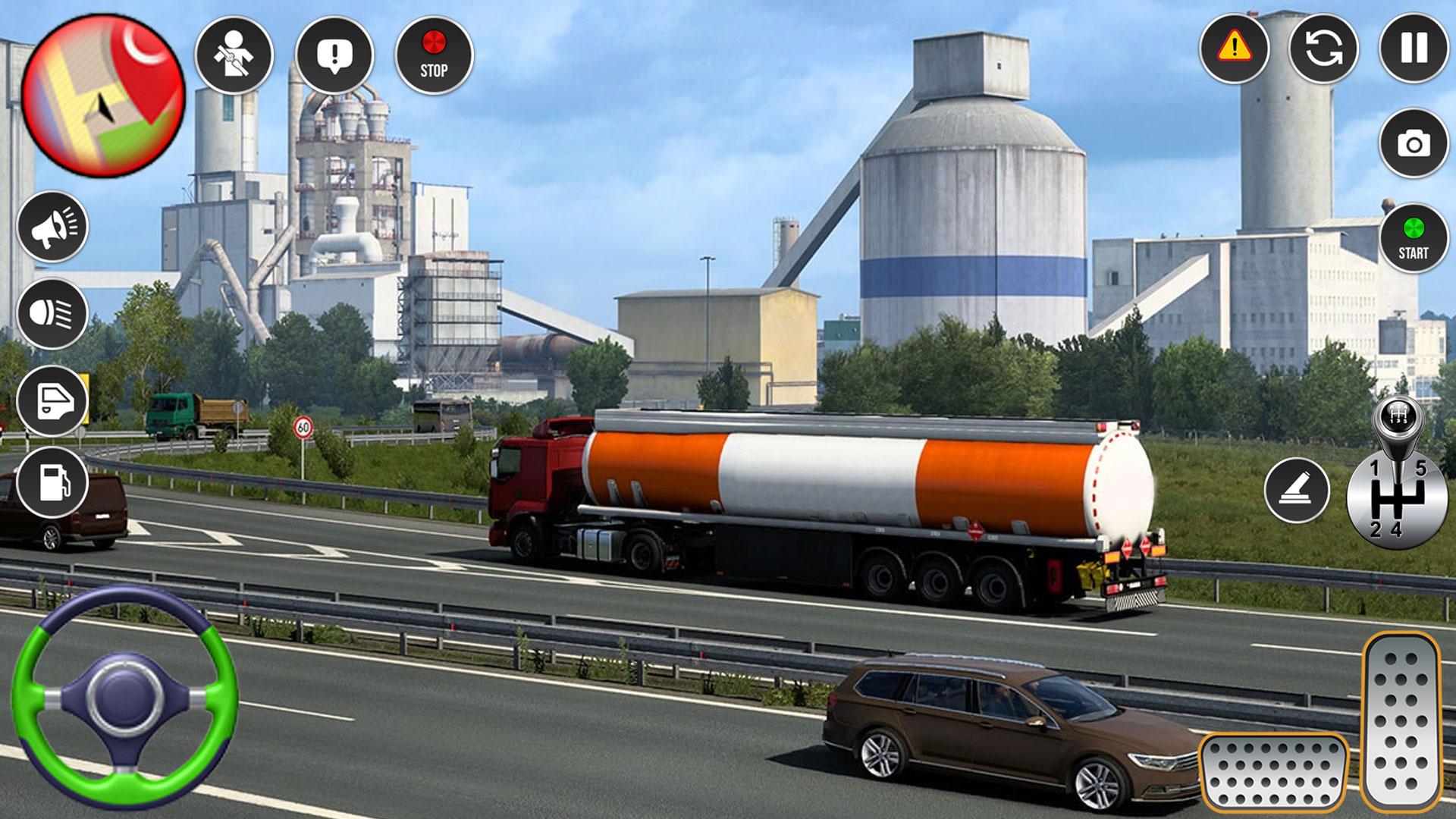
Task: Step on the brake pedal
Action: tap(1273, 772)
